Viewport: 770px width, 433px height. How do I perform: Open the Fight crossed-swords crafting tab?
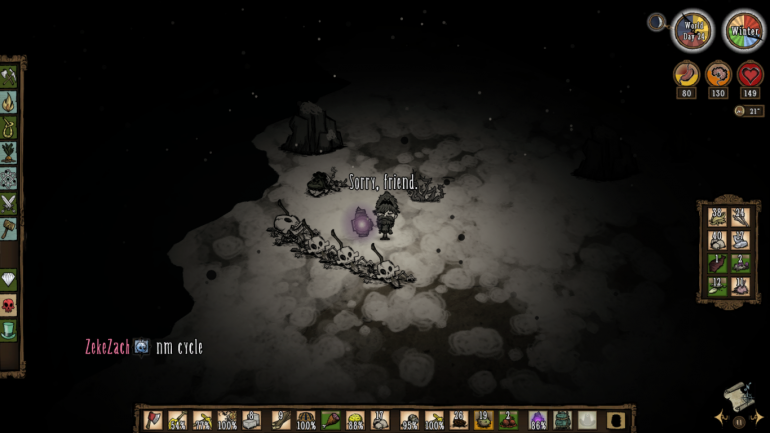click(9, 203)
